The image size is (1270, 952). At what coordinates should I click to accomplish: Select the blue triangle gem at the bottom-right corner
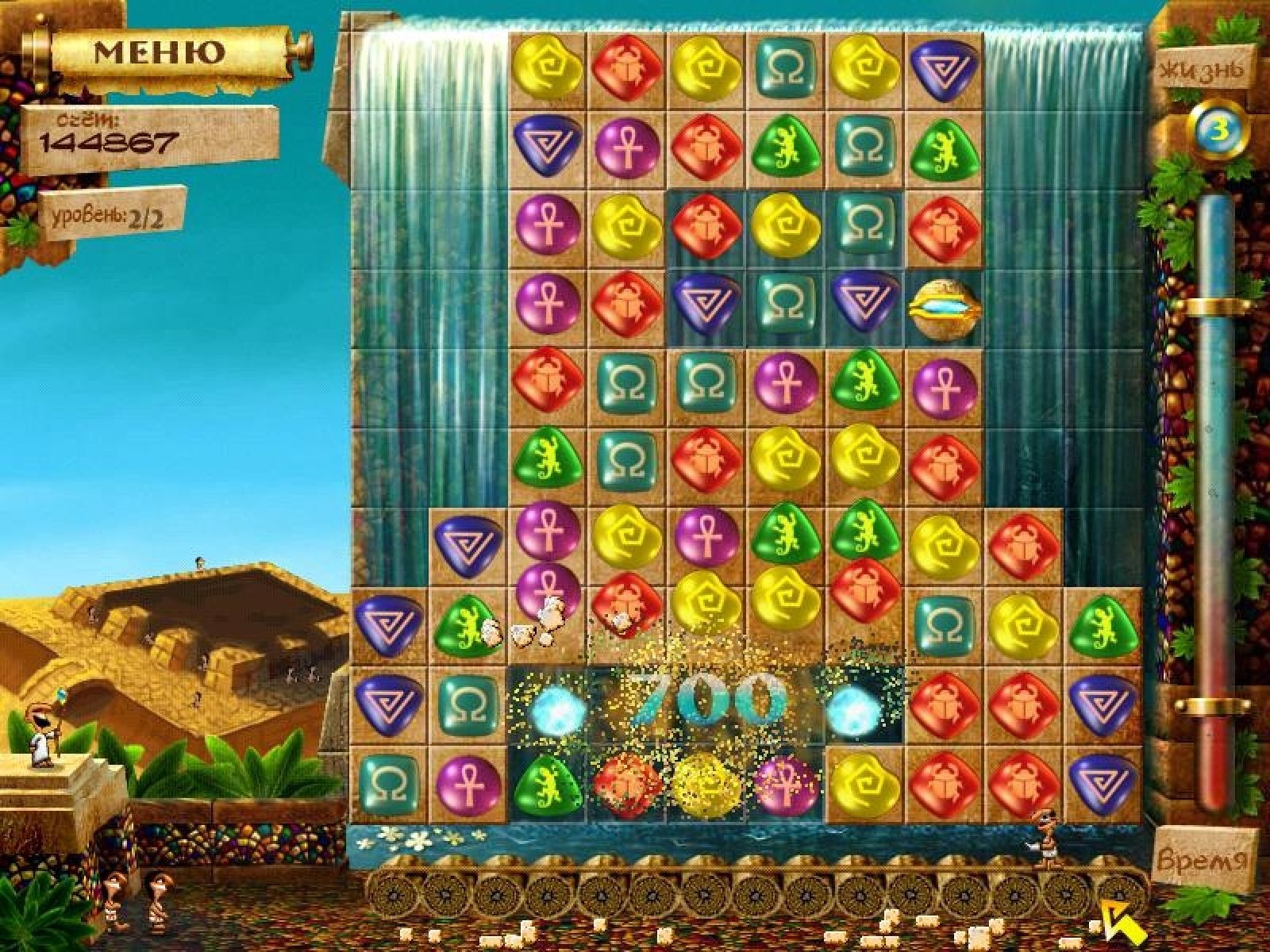pyautogui.click(x=1101, y=782)
